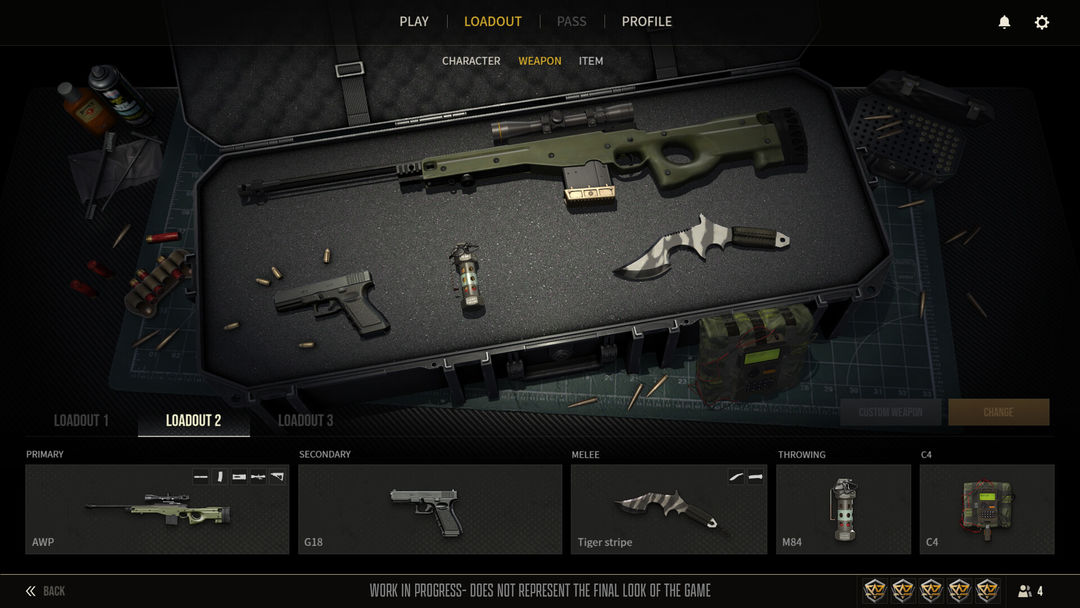Open the Play menu

(414, 21)
